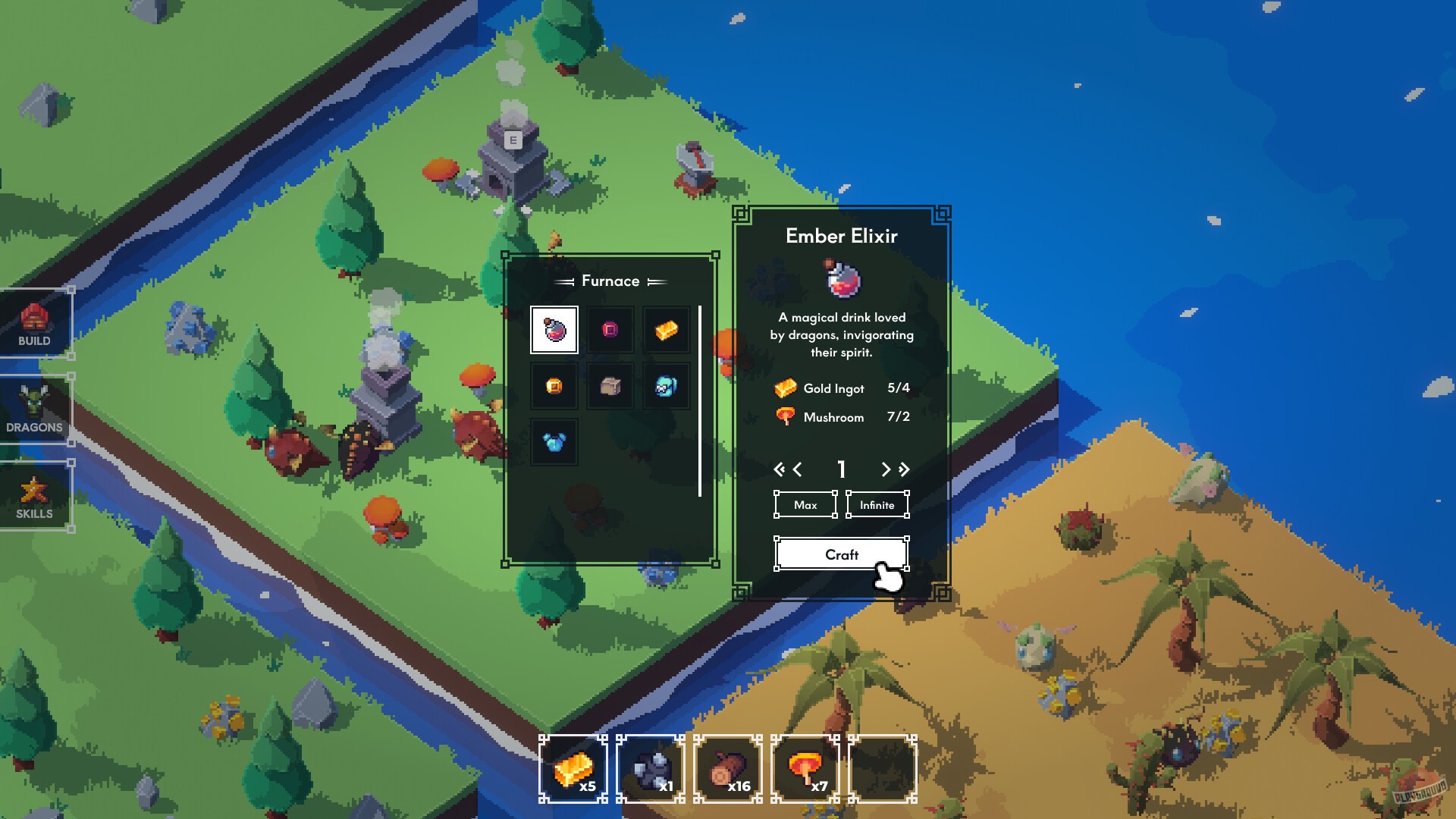The width and height of the screenshot is (1456, 819).
Task: Decrease craft quantity with left arrow
Action: tap(796, 469)
